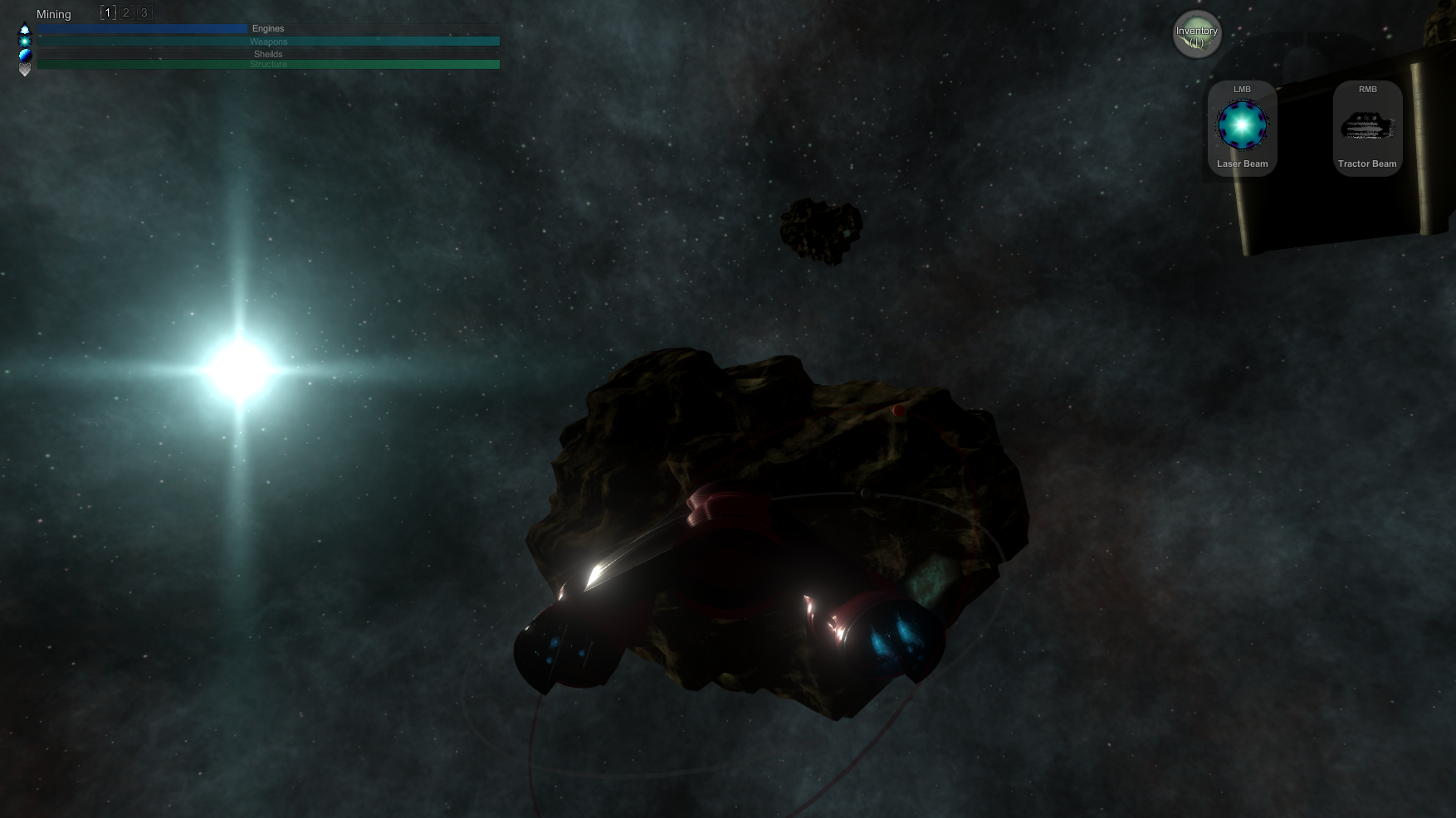Select the Tractor Beam icon
The width and height of the screenshot is (1456, 818).
[x=1367, y=124]
